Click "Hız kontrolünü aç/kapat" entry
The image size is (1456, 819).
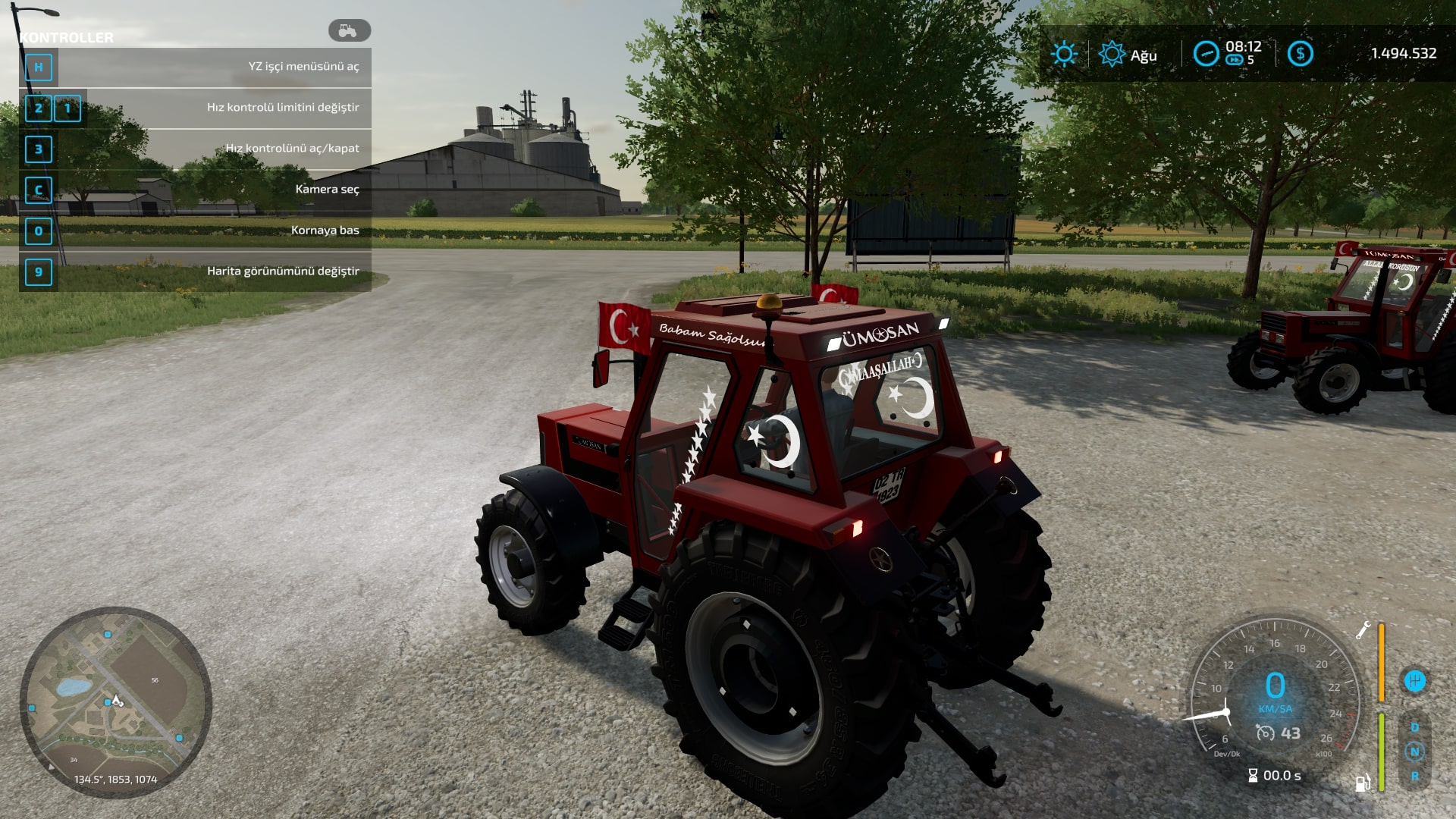pyautogui.click(x=196, y=149)
